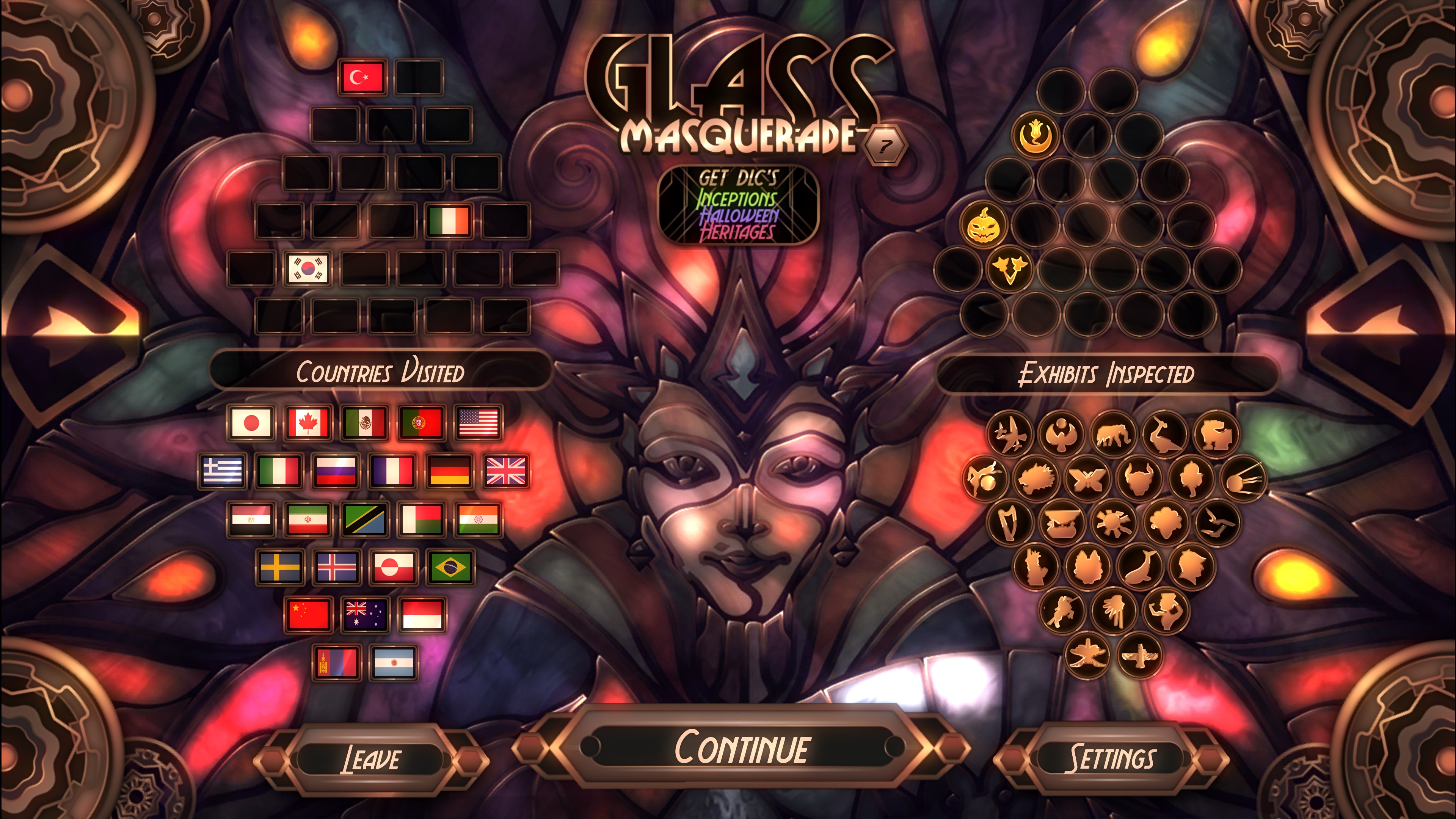Open the Get DLC's banner
Viewport: 1456px width, 819px height.
coord(738,205)
